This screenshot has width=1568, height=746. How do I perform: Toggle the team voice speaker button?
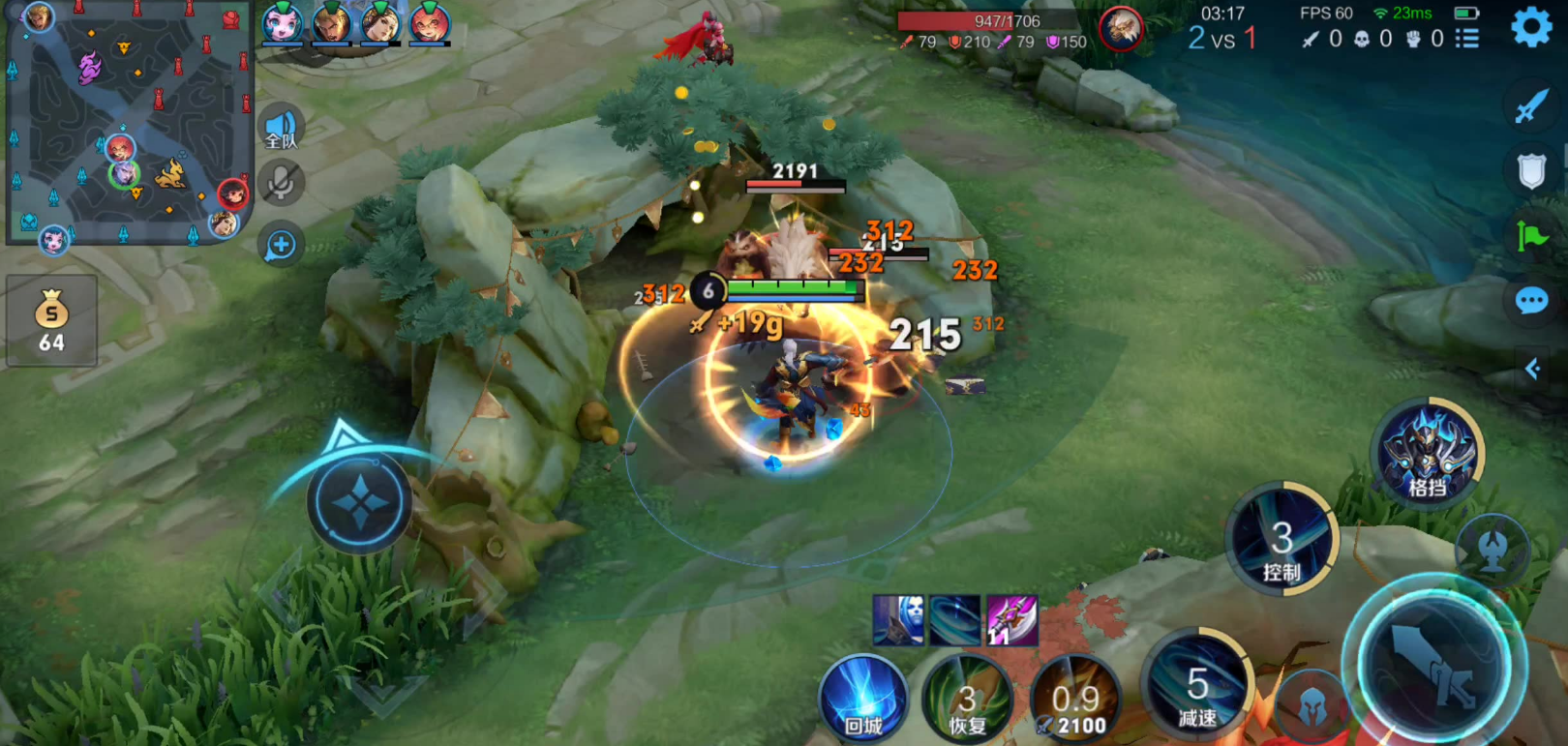[281, 128]
